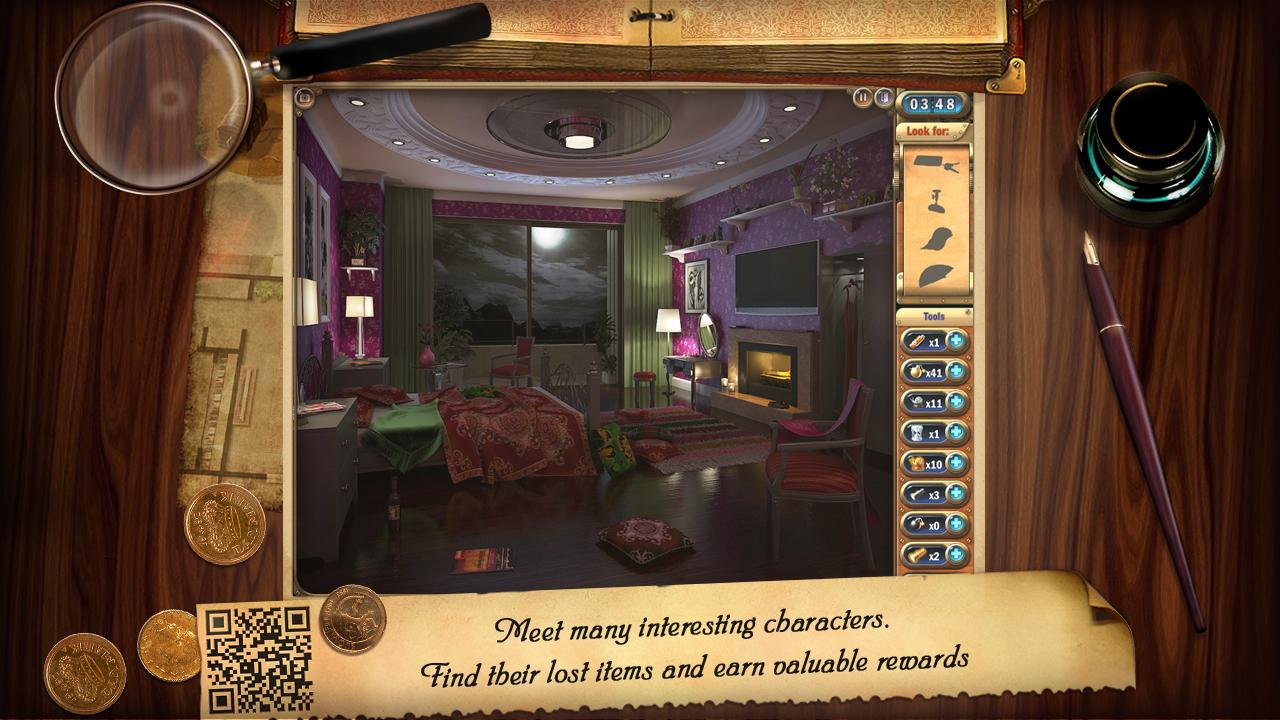The height and width of the screenshot is (720, 1280).
Task: Click the camera icon in scene corner
Action: tap(305, 98)
